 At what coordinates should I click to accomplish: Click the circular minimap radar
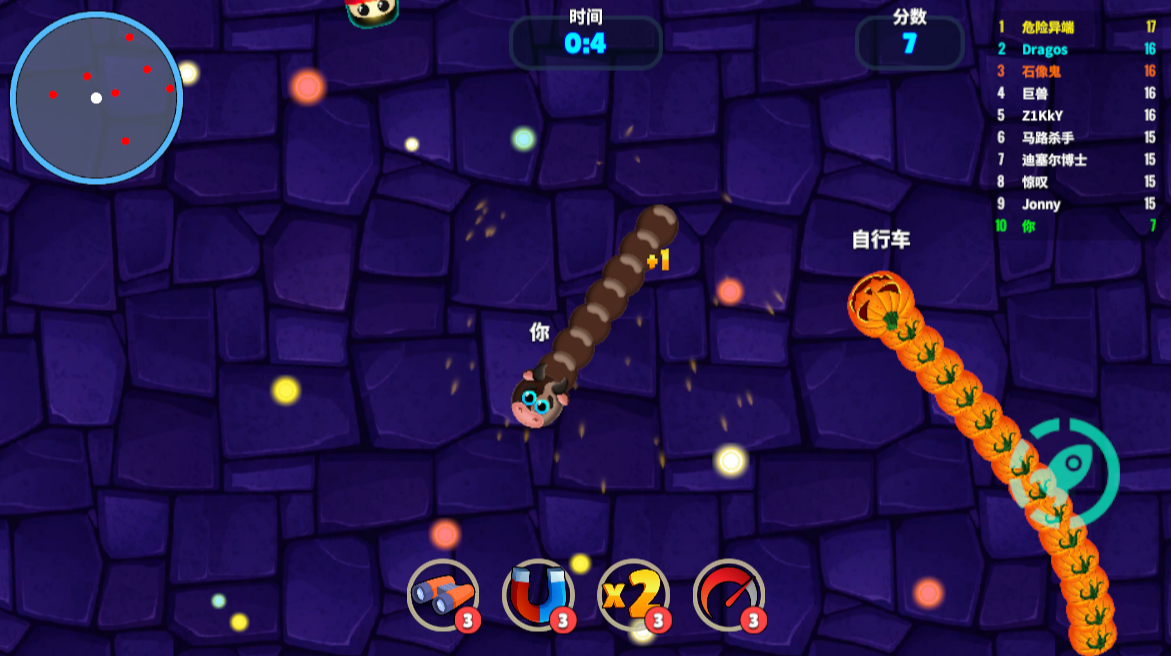96,98
